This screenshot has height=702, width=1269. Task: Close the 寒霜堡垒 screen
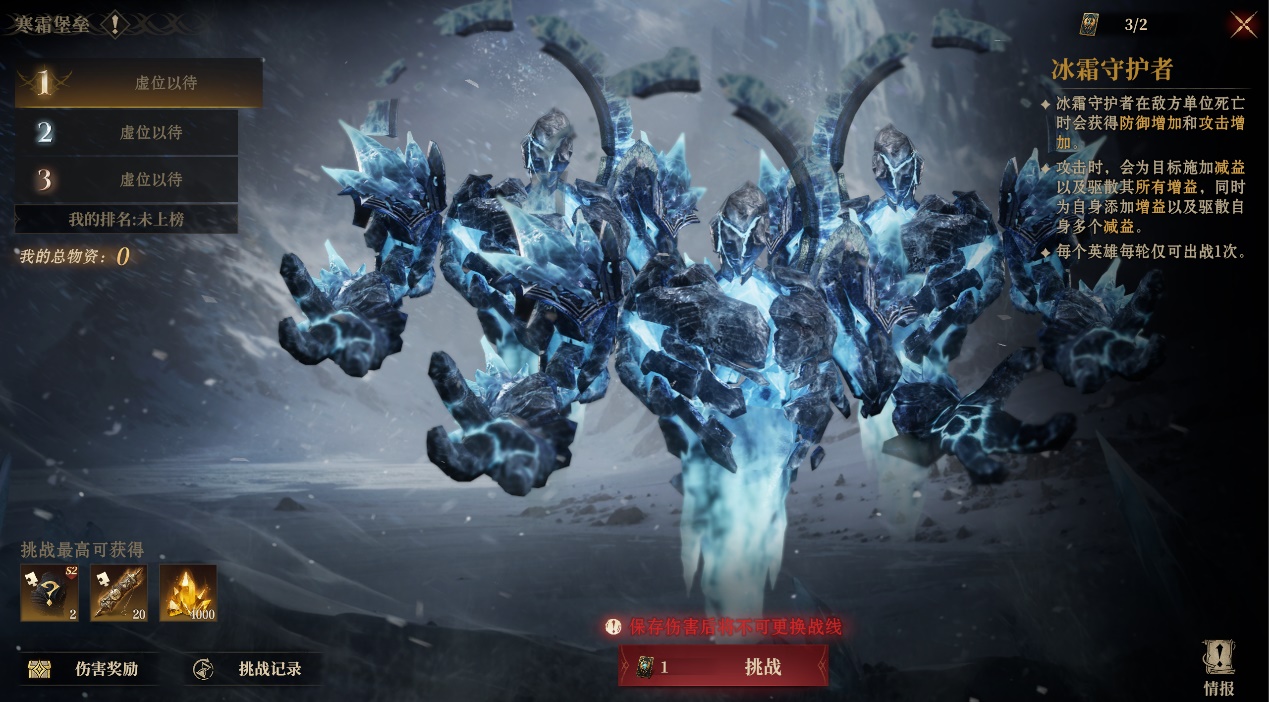pos(1243,25)
